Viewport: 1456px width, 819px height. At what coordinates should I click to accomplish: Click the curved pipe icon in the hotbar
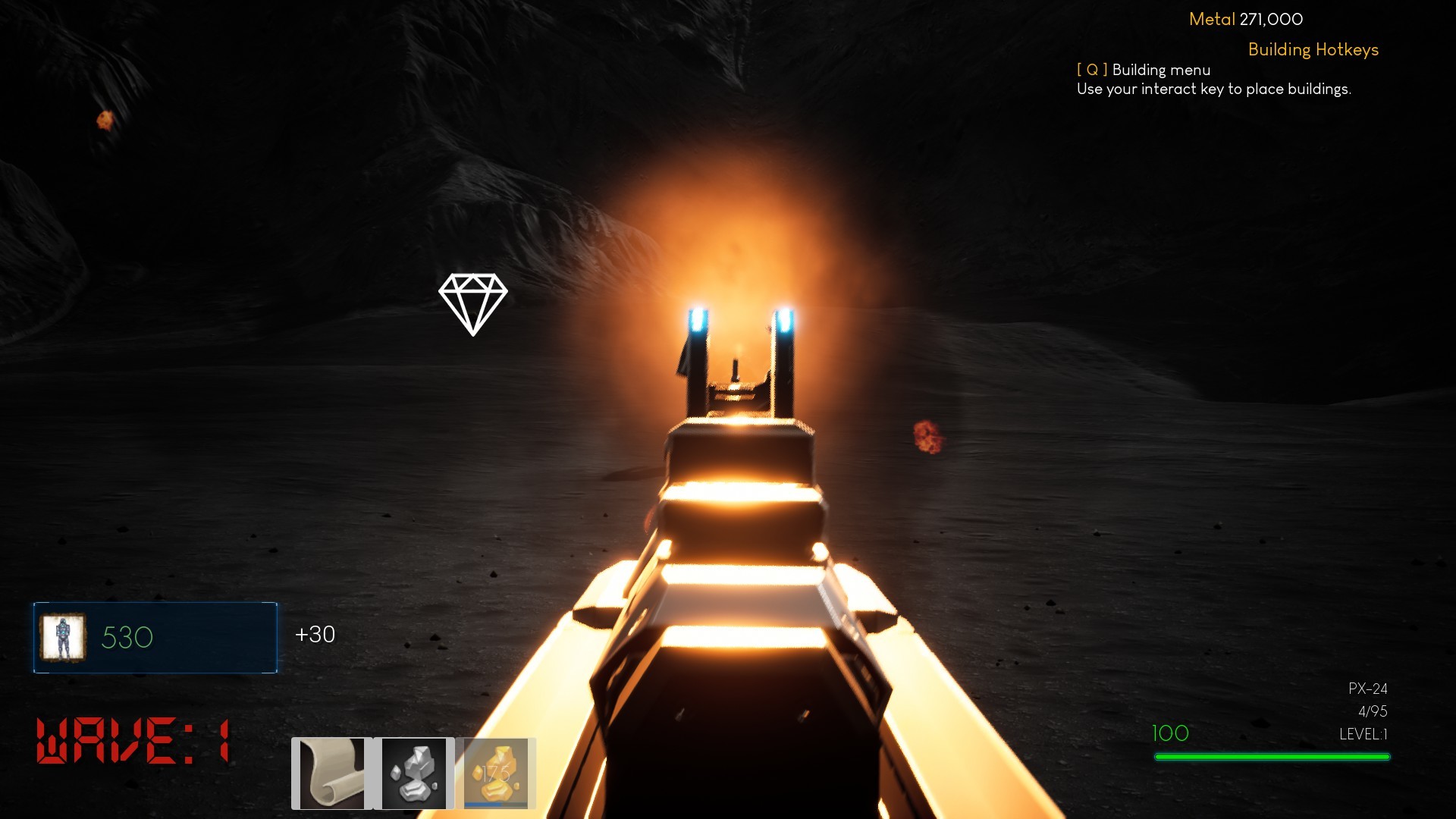tap(332, 772)
